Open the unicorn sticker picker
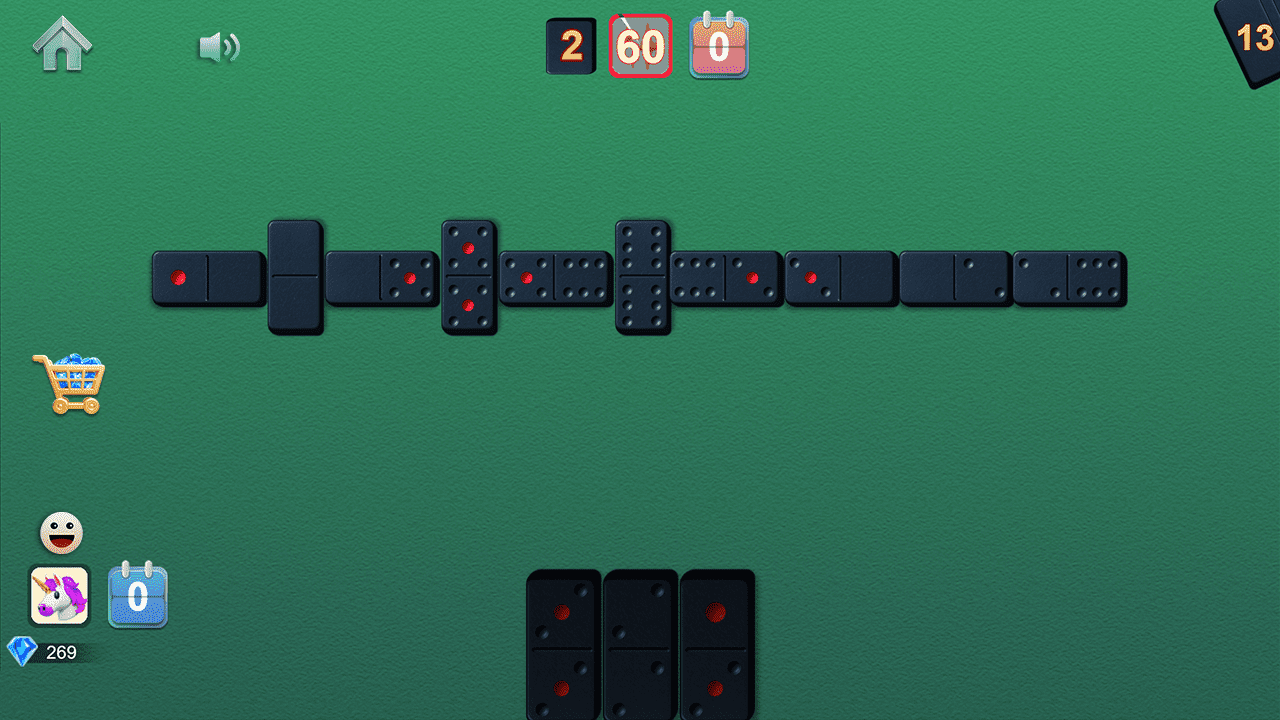The width and height of the screenshot is (1280, 720). tap(60, 597)
